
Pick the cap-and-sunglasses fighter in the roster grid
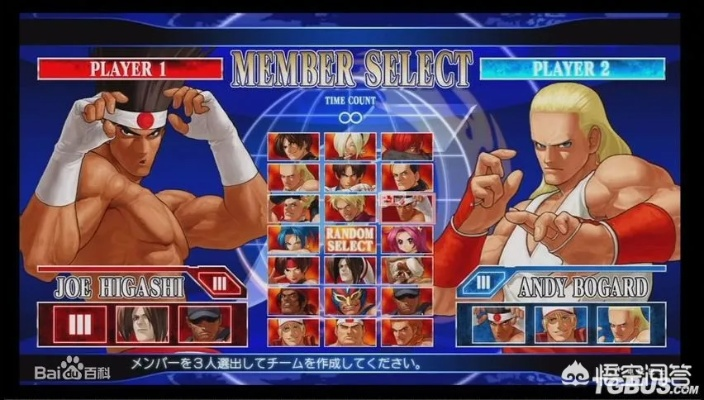click(x=405, y=301)
